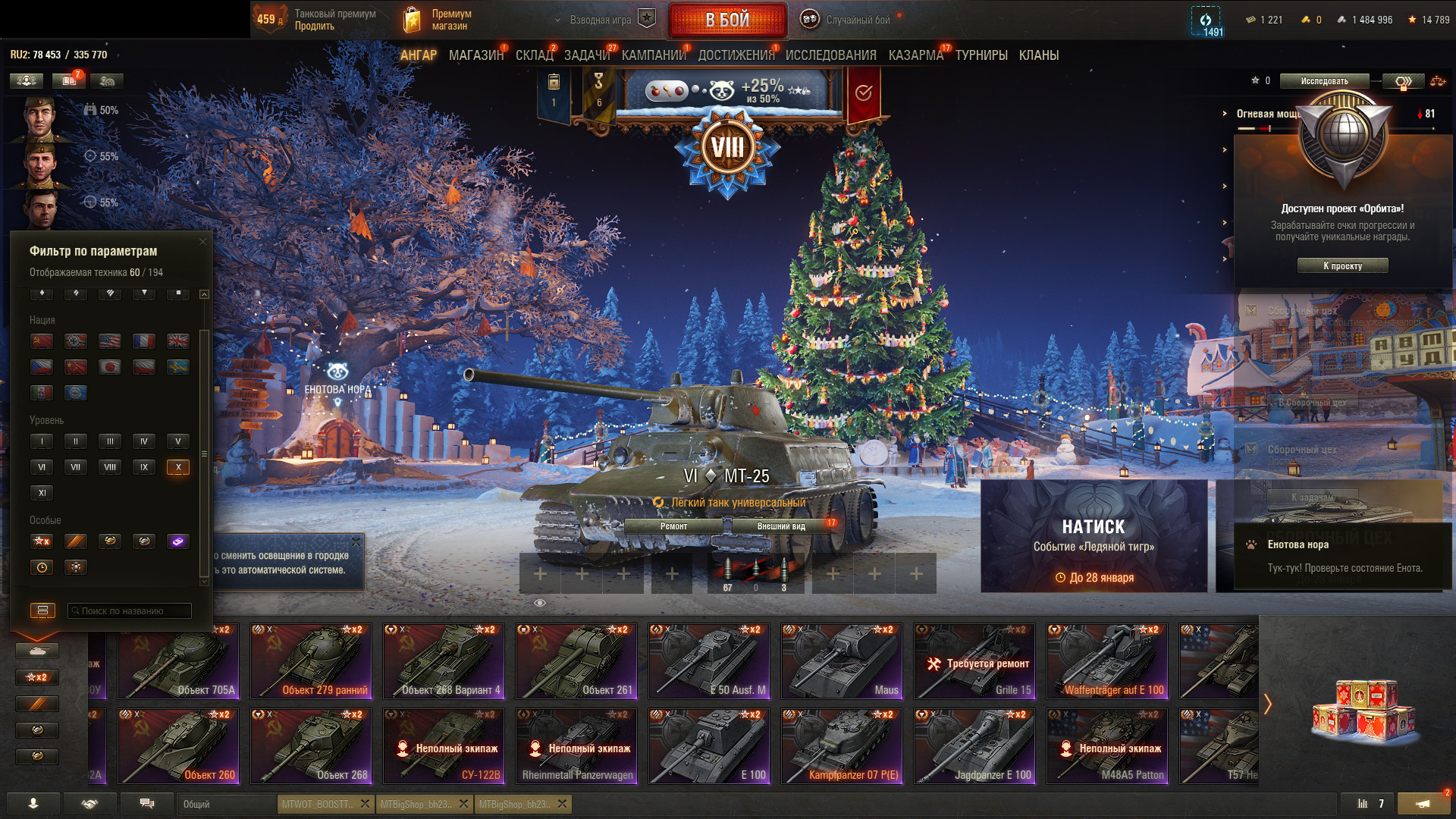1456x819 pixels.
Task: Select the Объект 279 ранний tank
Action: [311, 661]
